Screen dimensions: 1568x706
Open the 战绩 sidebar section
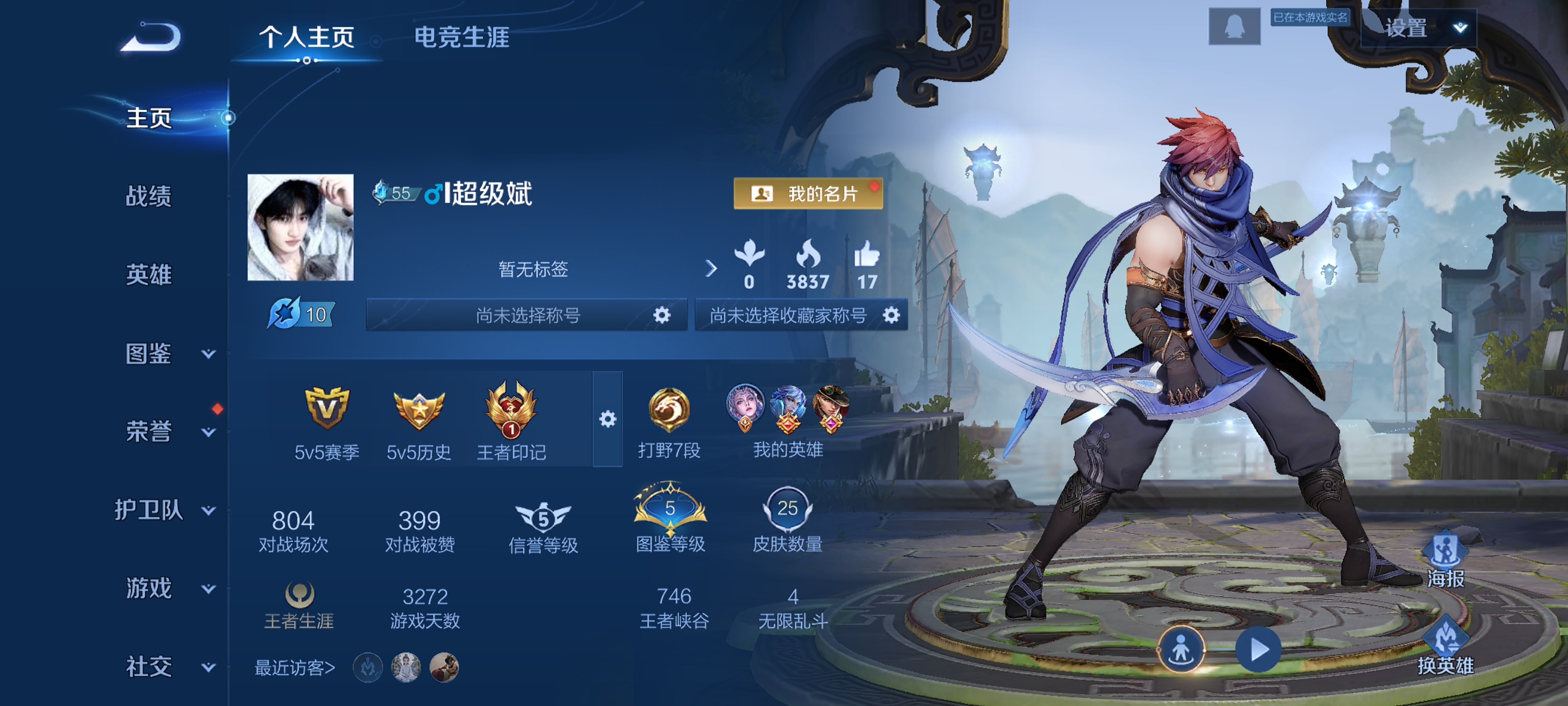pyautogui.click(x=148, y=196)
